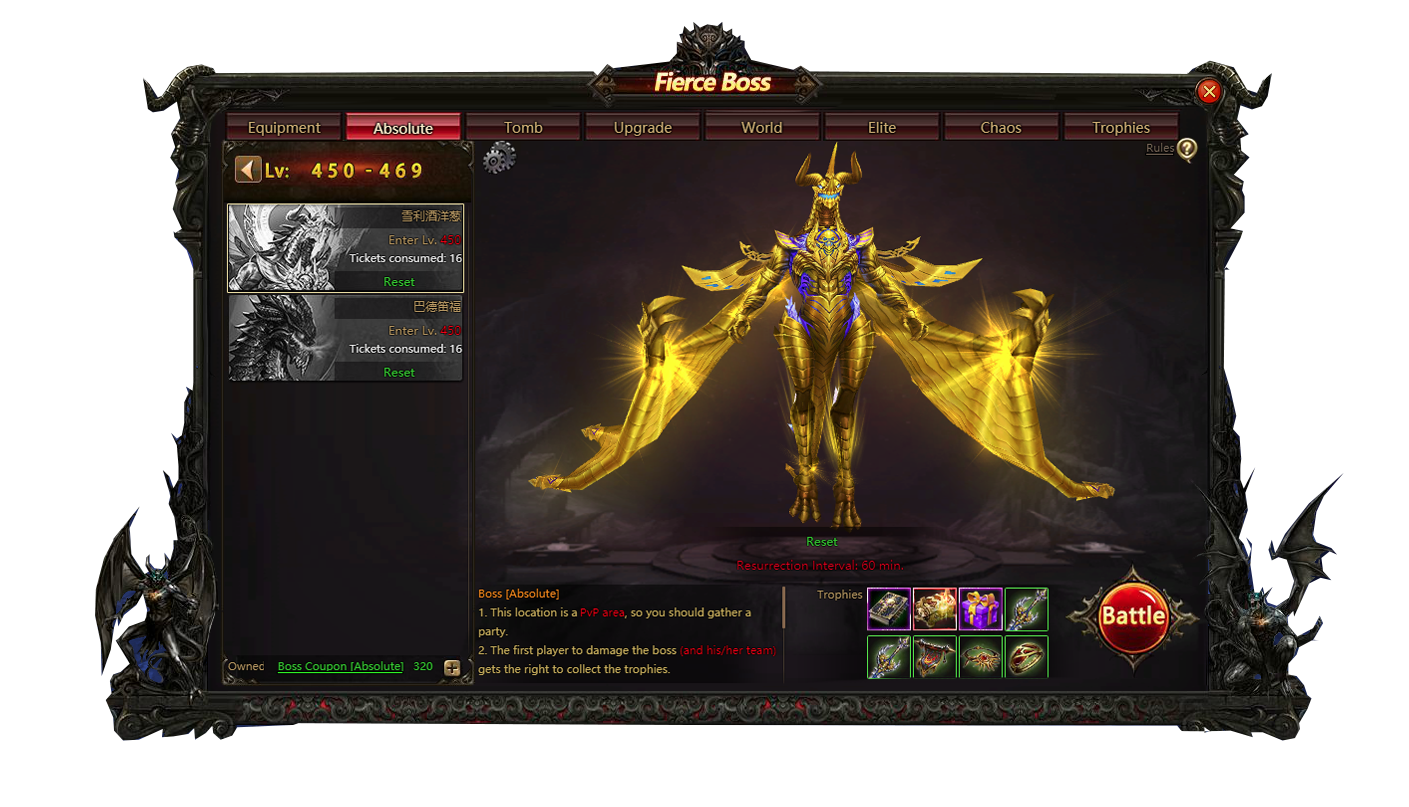Select the Absolute tab
The image size is (1409, 807).
[x=403, y=127]
